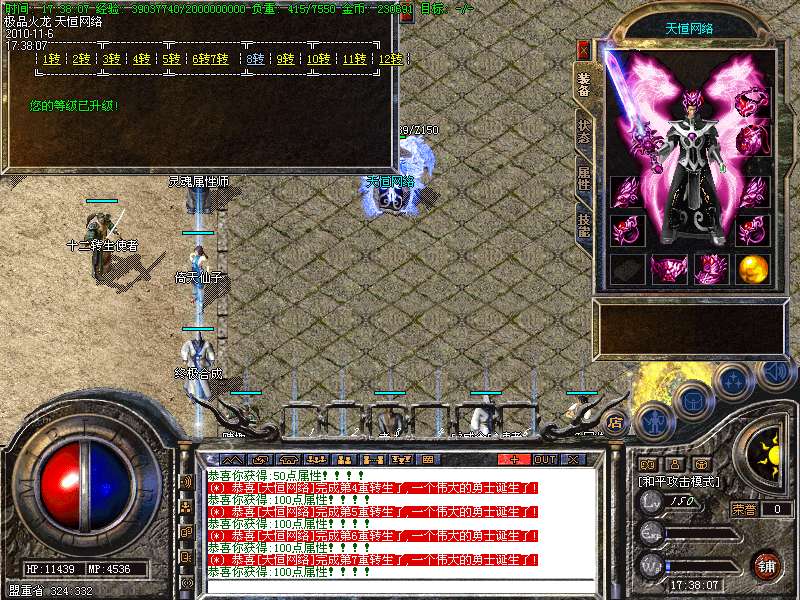This screenshot has width=800, height=600.
Task: Choose the 5转 rebirth option
Action: click(172, 59)
